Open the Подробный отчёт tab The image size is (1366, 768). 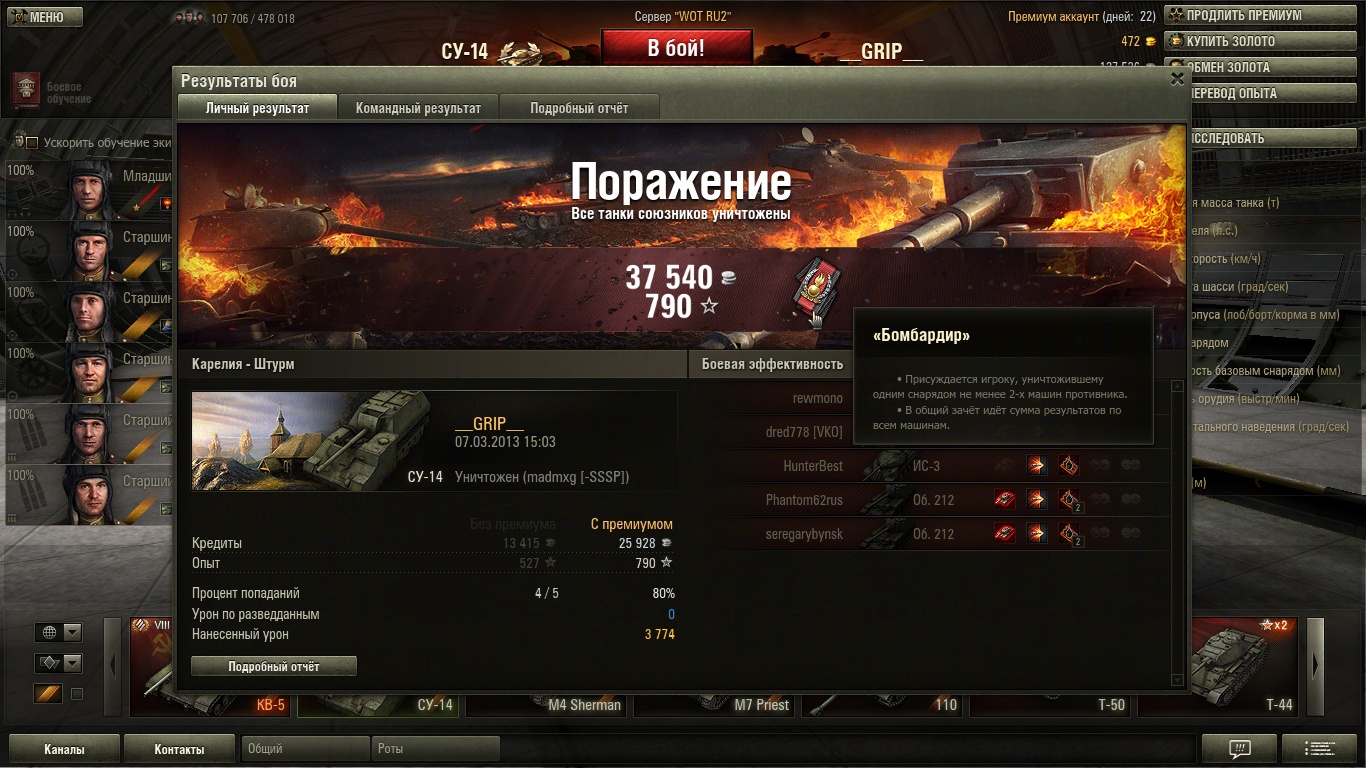pos(579,108)
